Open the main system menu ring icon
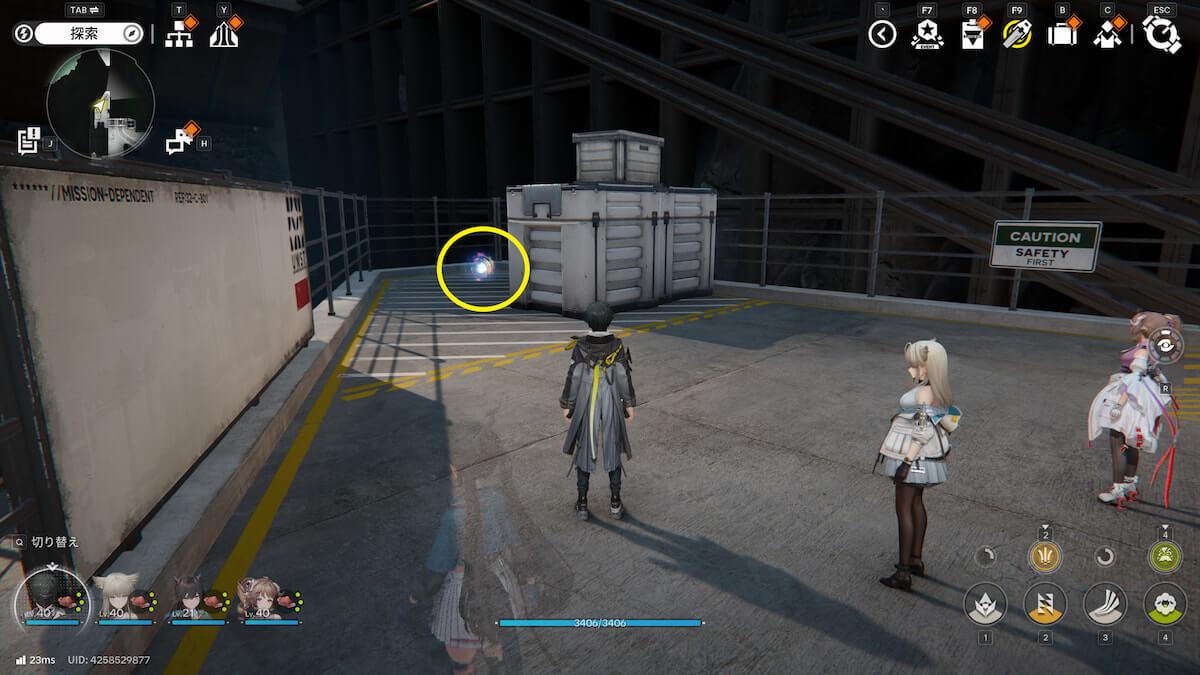The image size is (1200, 675). point(1162,35)
